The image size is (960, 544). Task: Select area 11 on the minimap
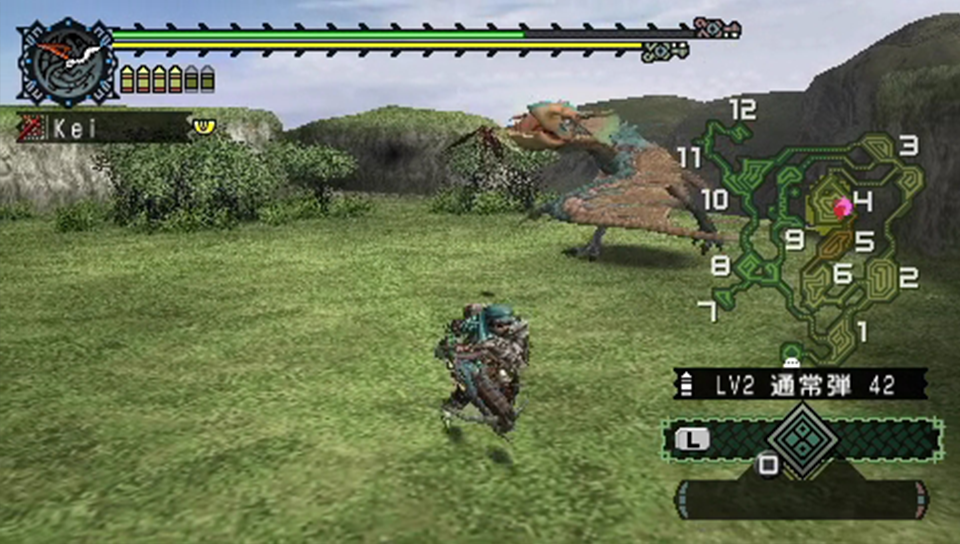click(x=689, y=157)
